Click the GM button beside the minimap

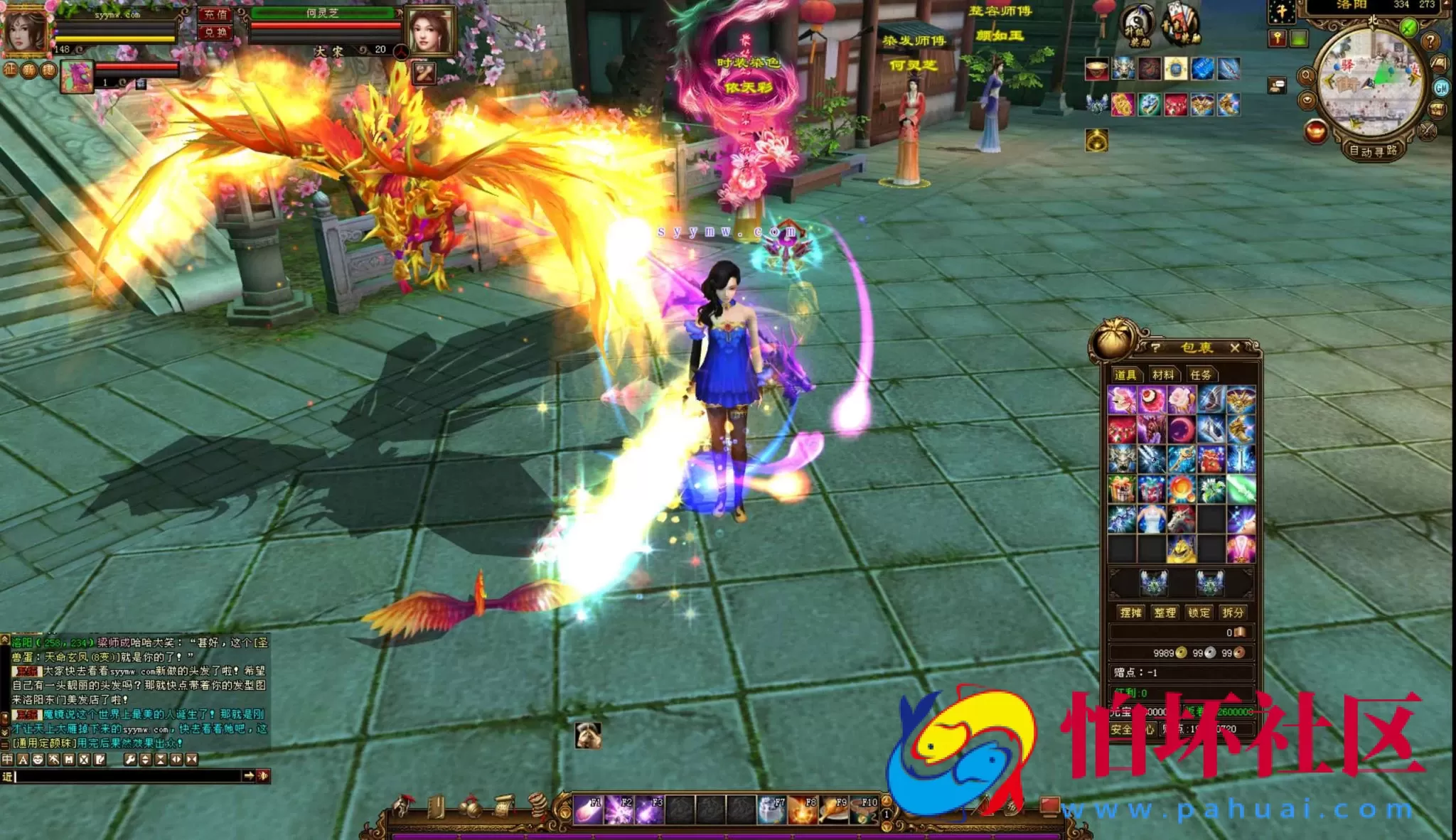(x=1441, y=88)
